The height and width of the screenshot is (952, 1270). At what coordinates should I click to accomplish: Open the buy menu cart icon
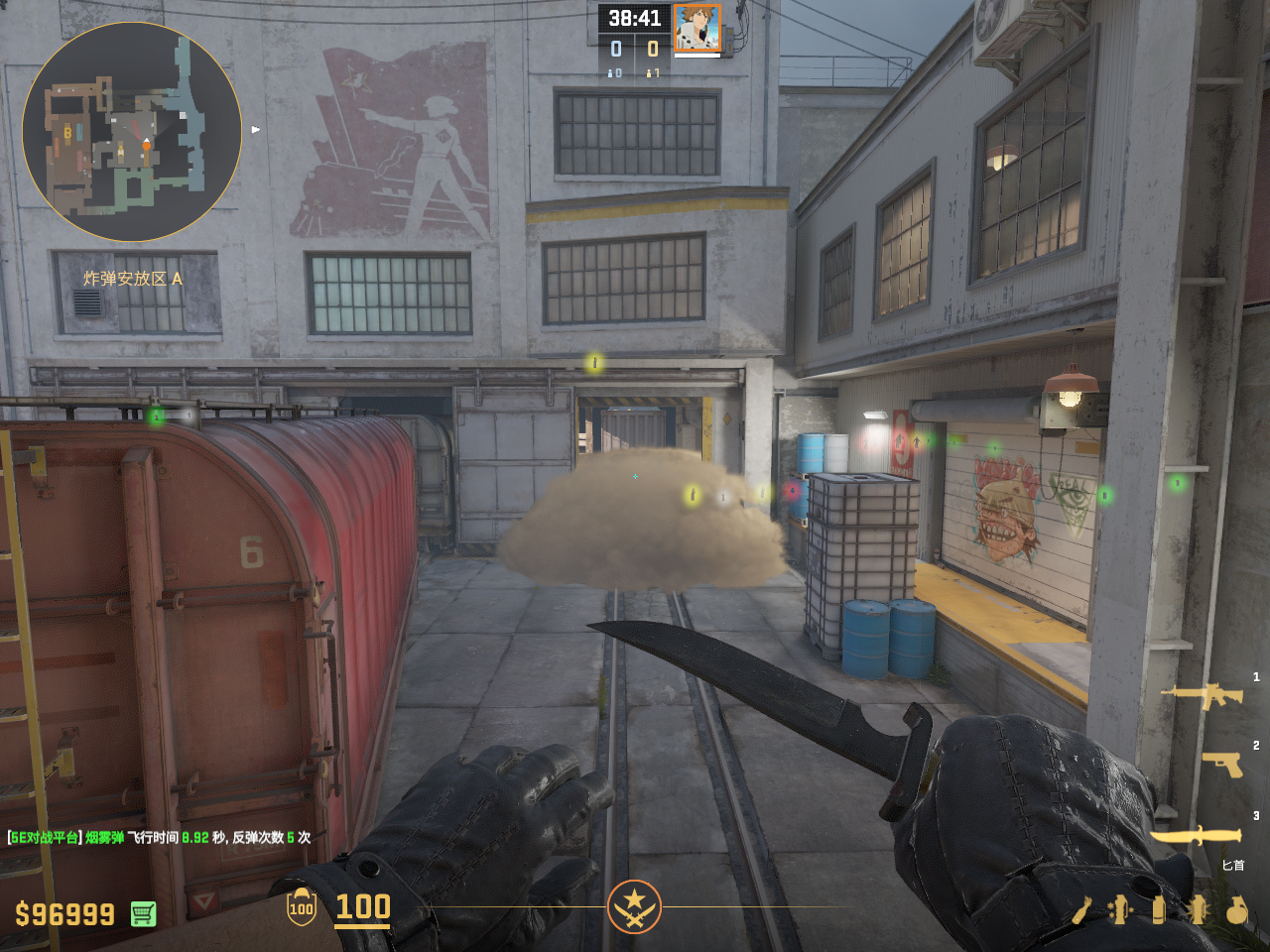(143, 913)
